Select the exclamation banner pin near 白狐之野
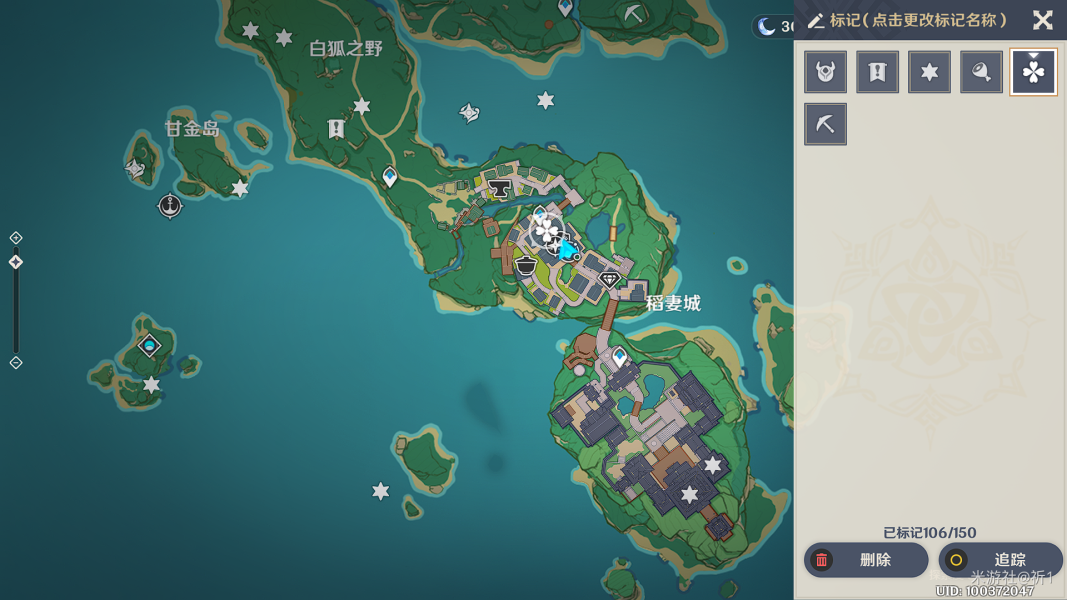This screenshot has height=600, width=1067. (336, 129)
